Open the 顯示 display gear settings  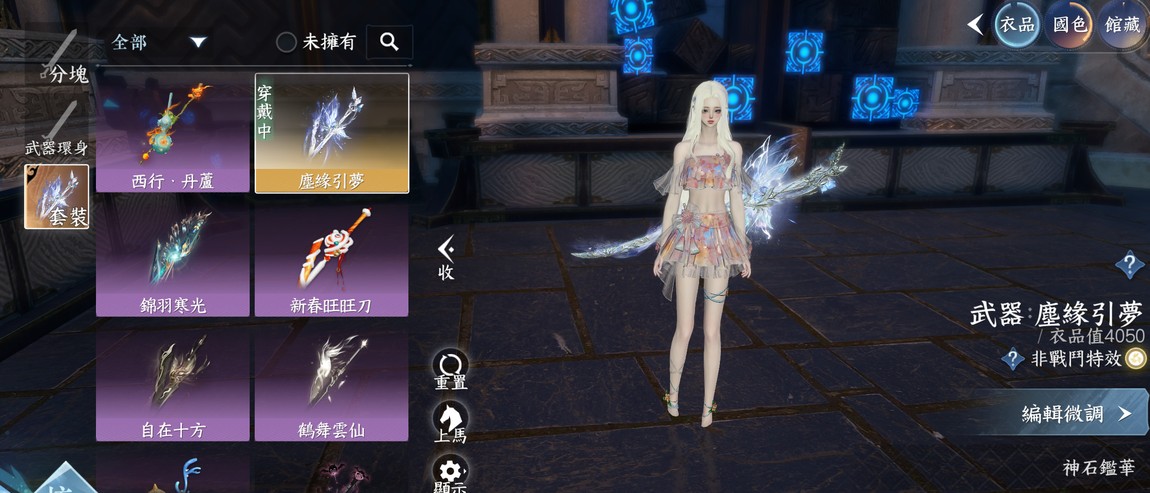coord(450,473)
